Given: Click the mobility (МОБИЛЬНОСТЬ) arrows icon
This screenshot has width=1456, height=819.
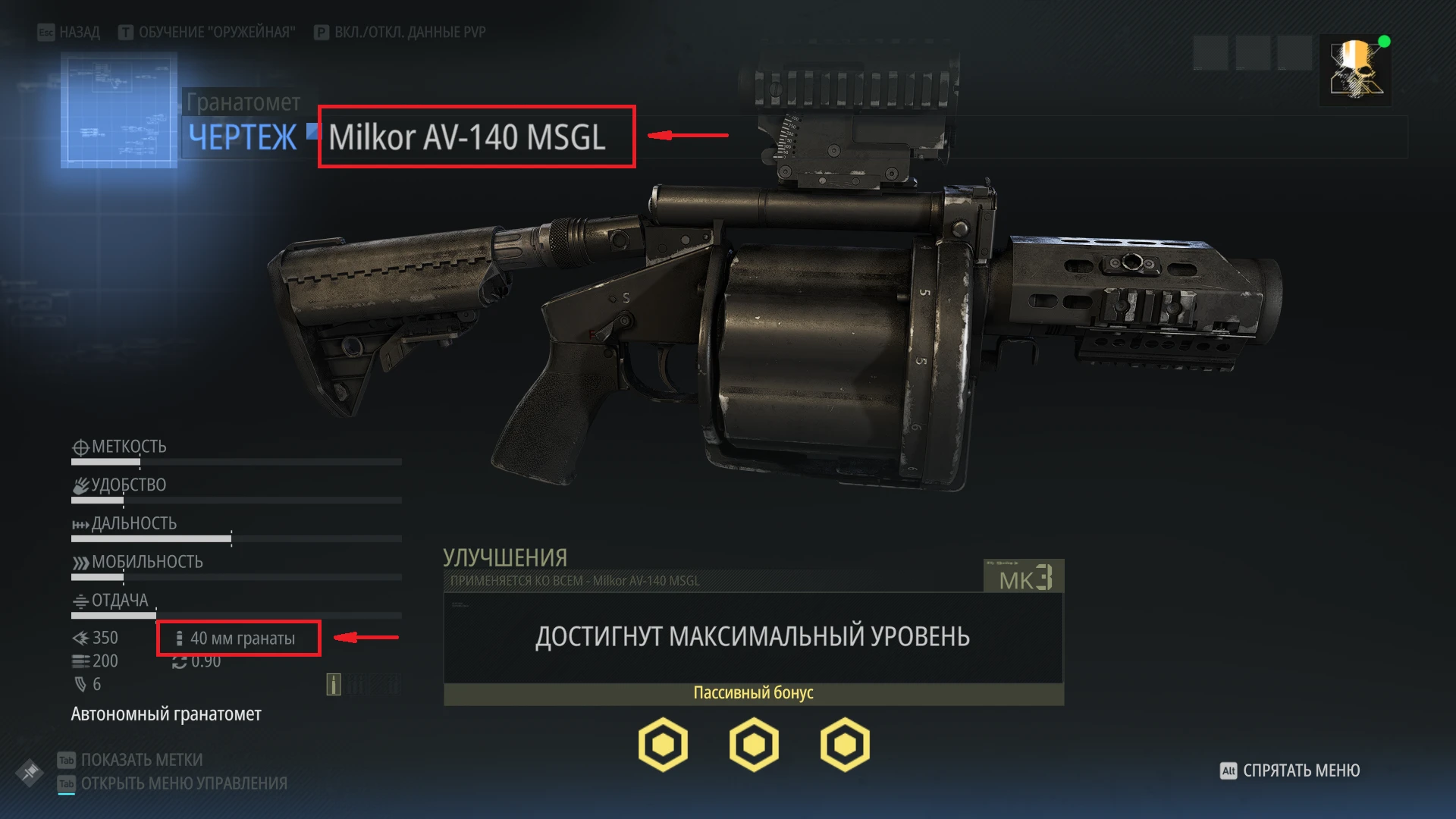Looking at the screenshot, I should (x=80, y=562).
